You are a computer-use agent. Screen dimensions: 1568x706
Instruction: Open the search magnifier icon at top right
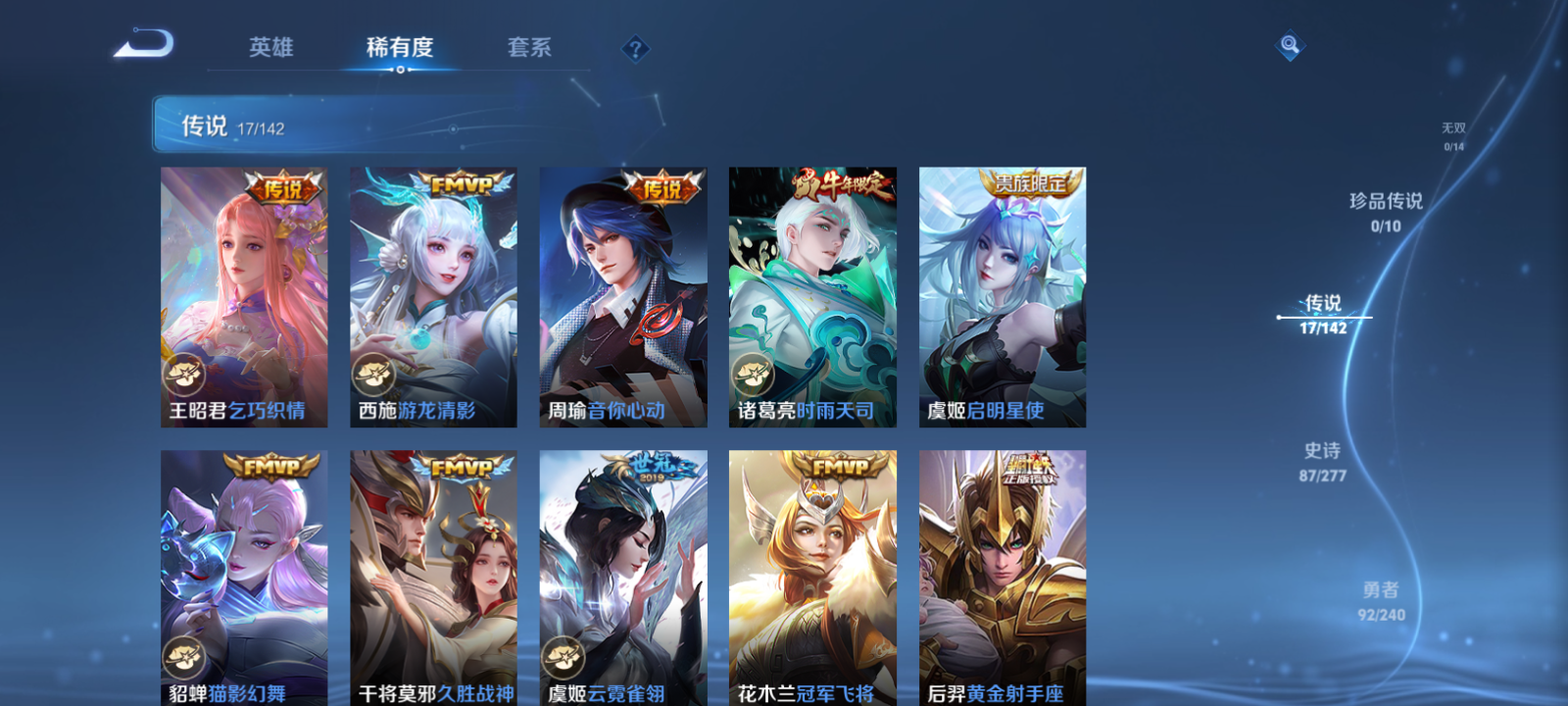coord(1289,44)
